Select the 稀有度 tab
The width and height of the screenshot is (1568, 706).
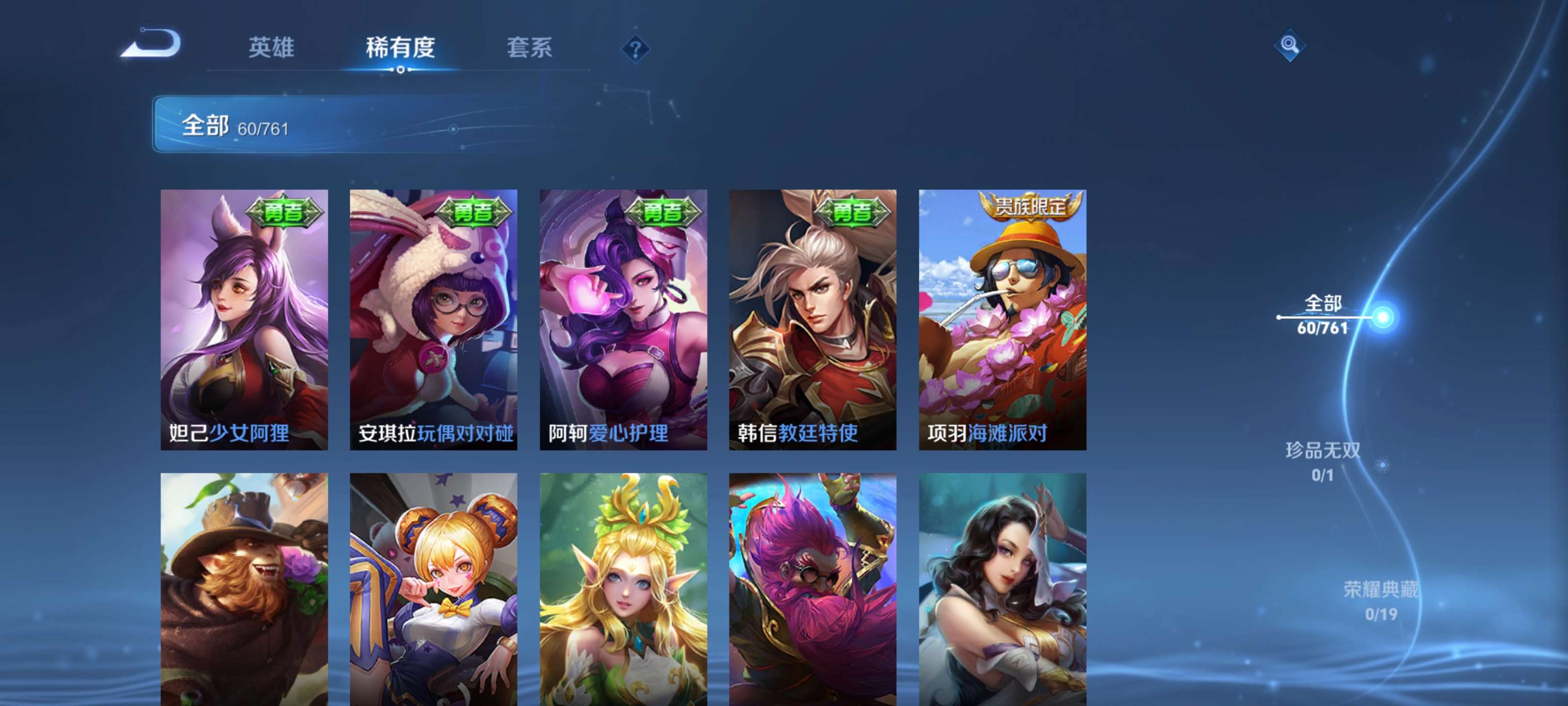coord(400,48)
